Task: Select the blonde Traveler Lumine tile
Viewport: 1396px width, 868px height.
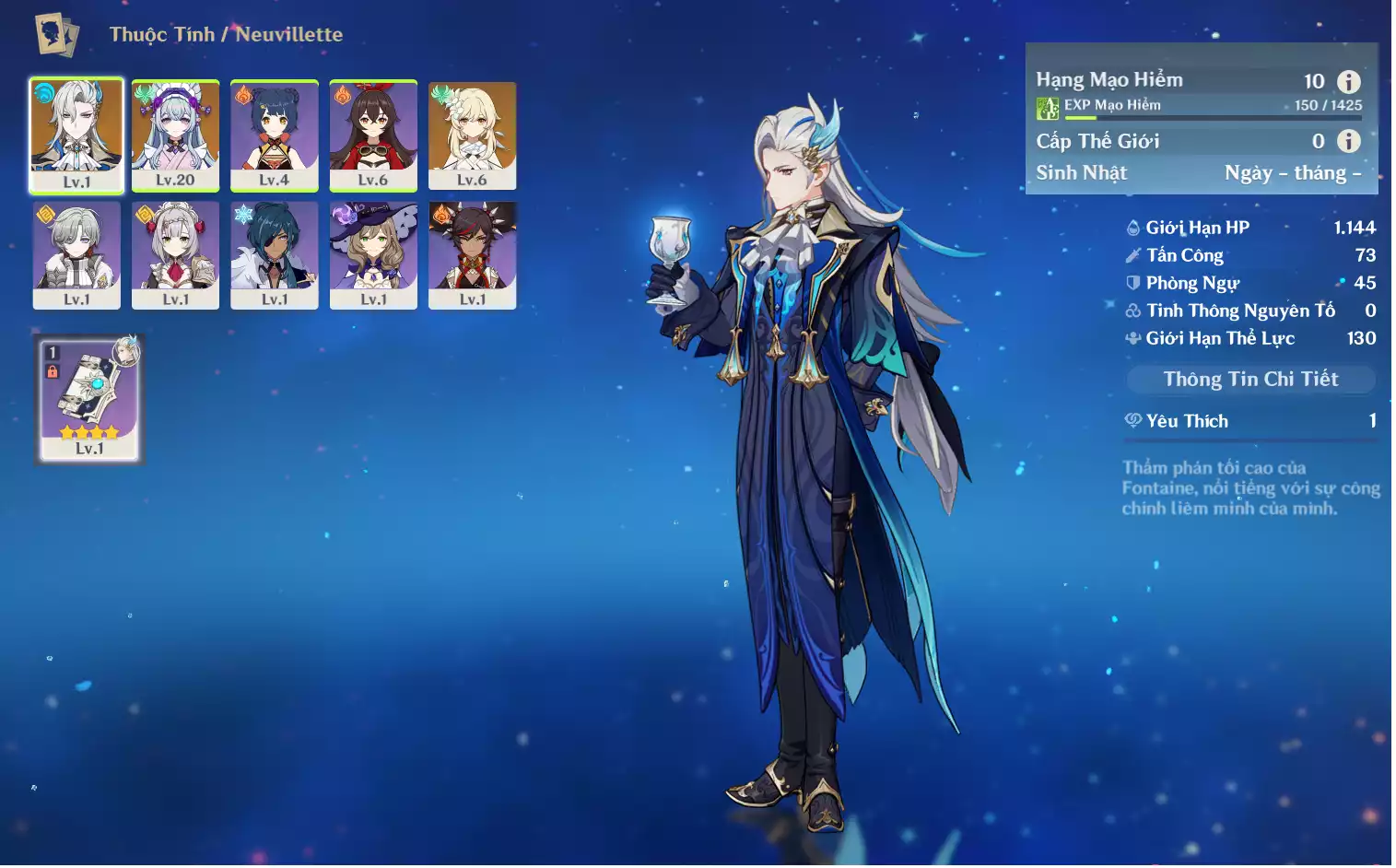Action: 472,135
